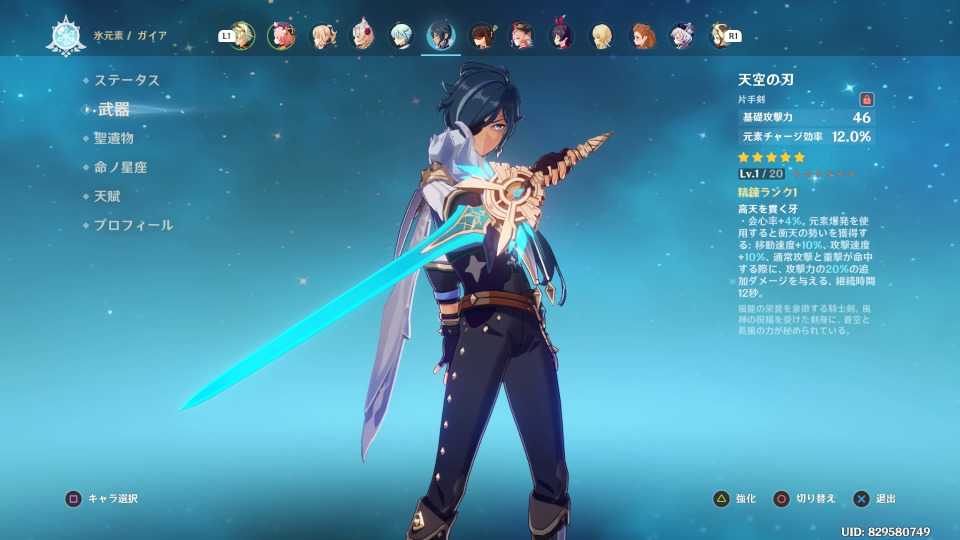Select the 武器 menu entry
This screenshot has height=540, width=960.
[114, 109]
